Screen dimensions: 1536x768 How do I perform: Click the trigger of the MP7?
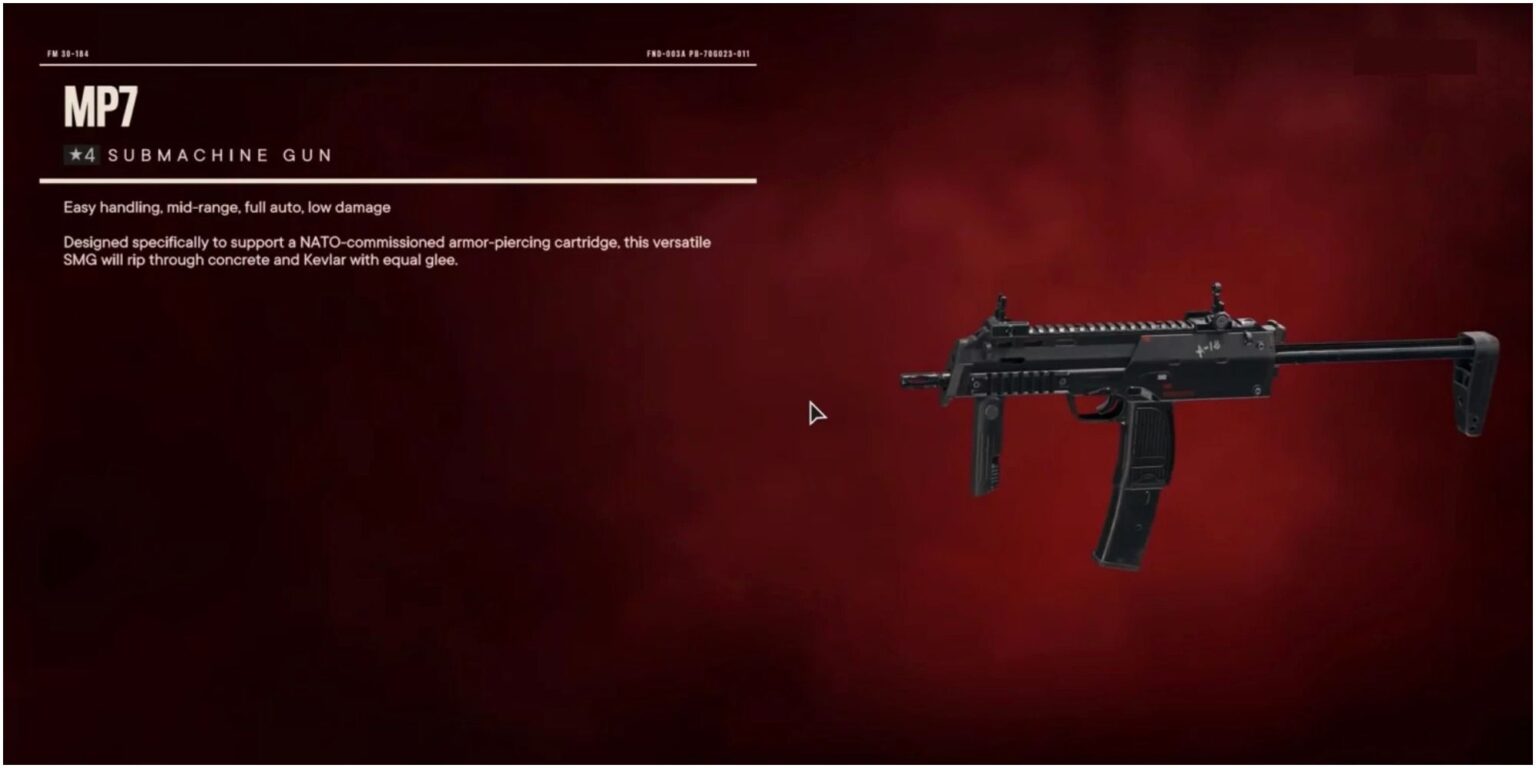click(x=1101, y=405)
